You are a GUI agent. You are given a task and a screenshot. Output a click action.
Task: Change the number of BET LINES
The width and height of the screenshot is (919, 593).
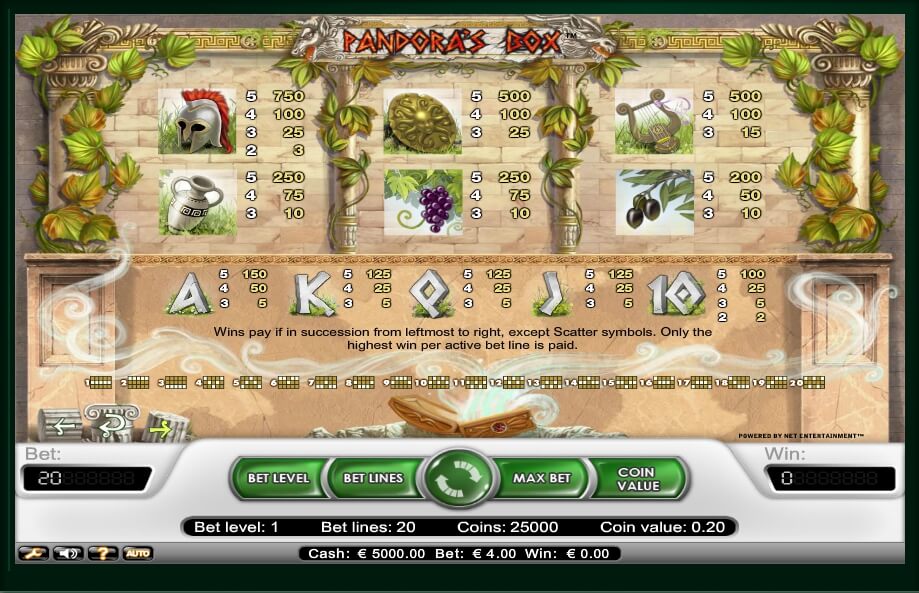(373, 478)
